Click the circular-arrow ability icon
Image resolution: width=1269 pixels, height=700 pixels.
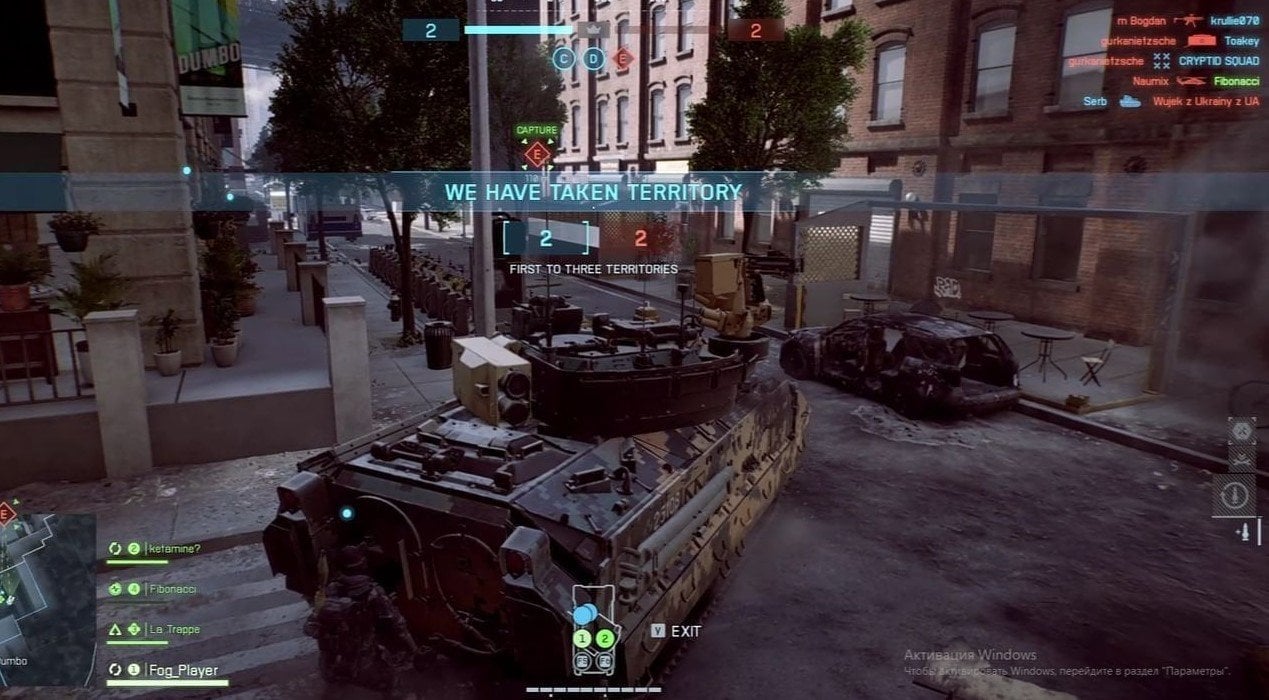click(1240, 494)
